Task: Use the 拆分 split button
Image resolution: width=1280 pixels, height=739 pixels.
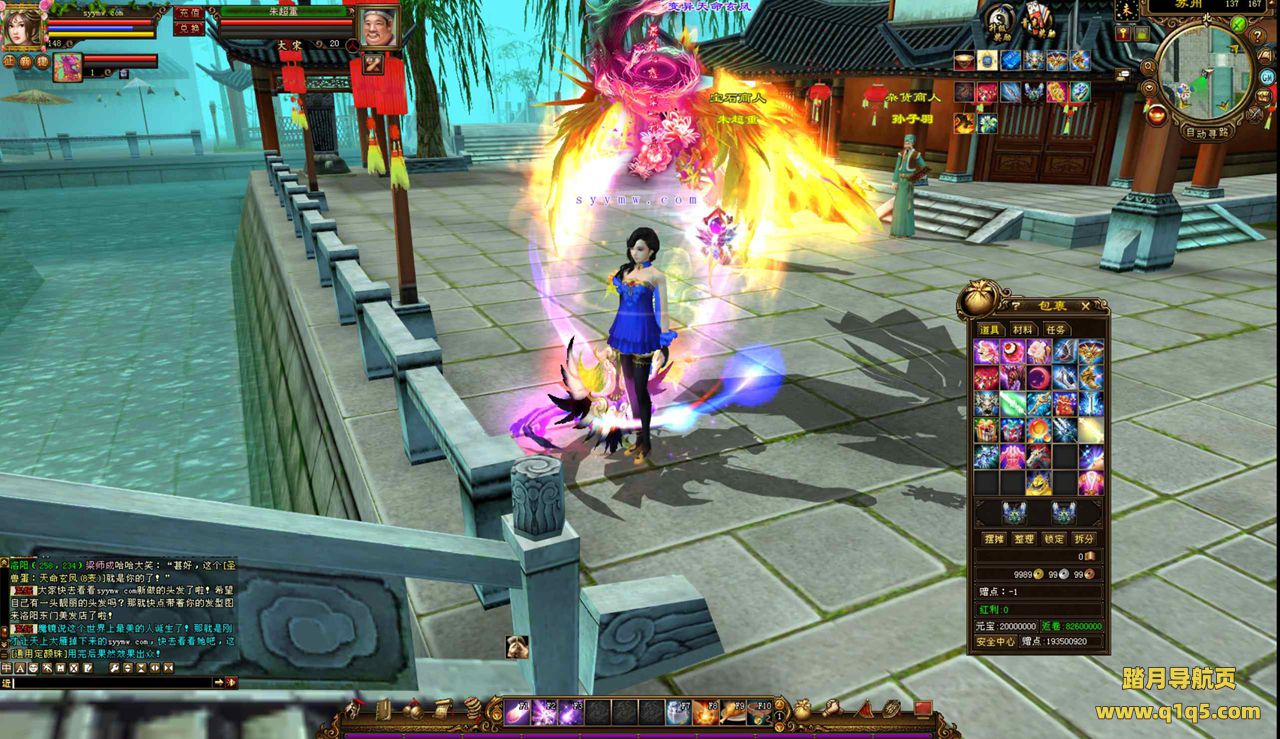Action: click(x=1086, y=538)
